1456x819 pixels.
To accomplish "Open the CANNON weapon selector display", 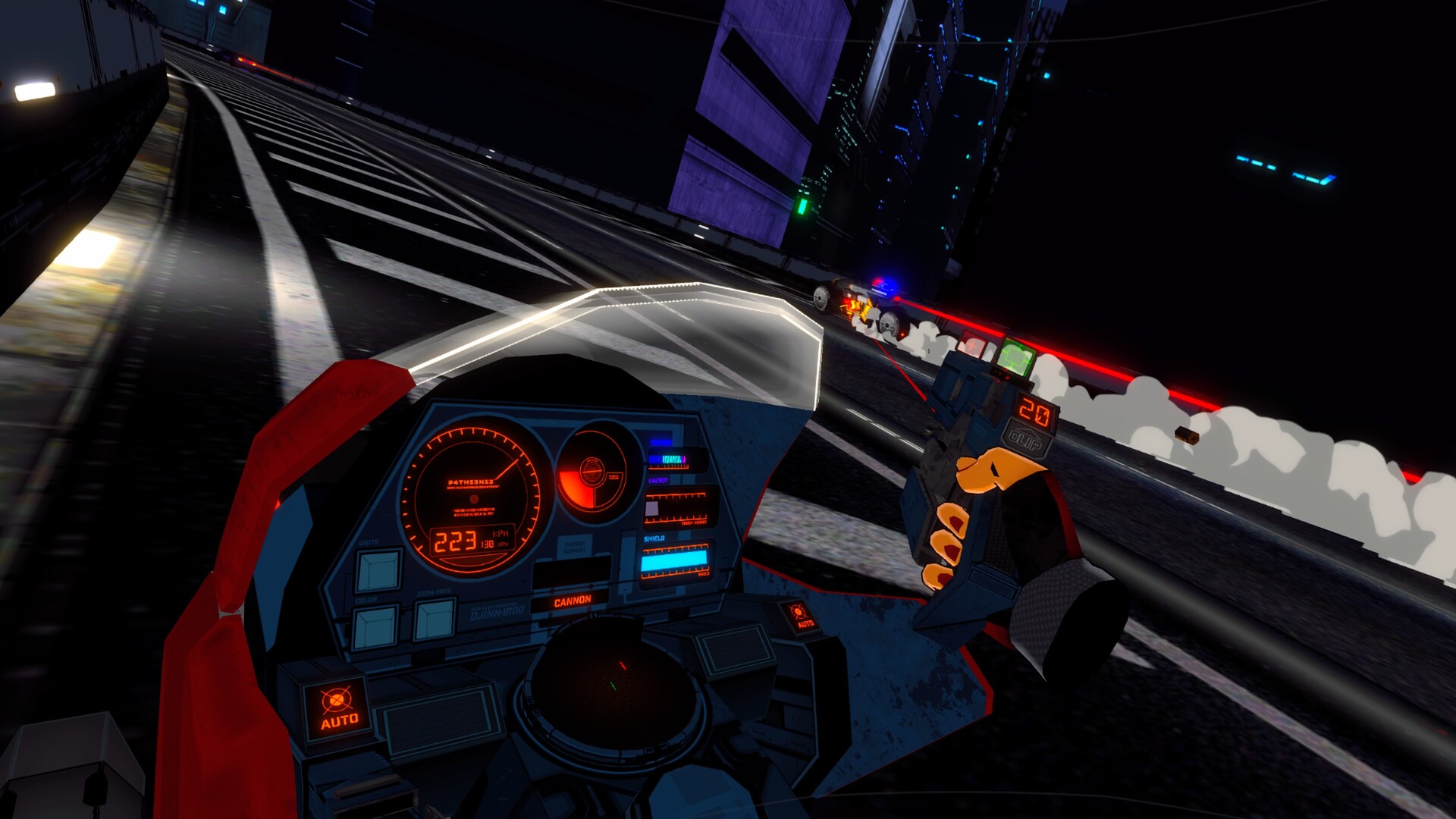I will (573, 600).
